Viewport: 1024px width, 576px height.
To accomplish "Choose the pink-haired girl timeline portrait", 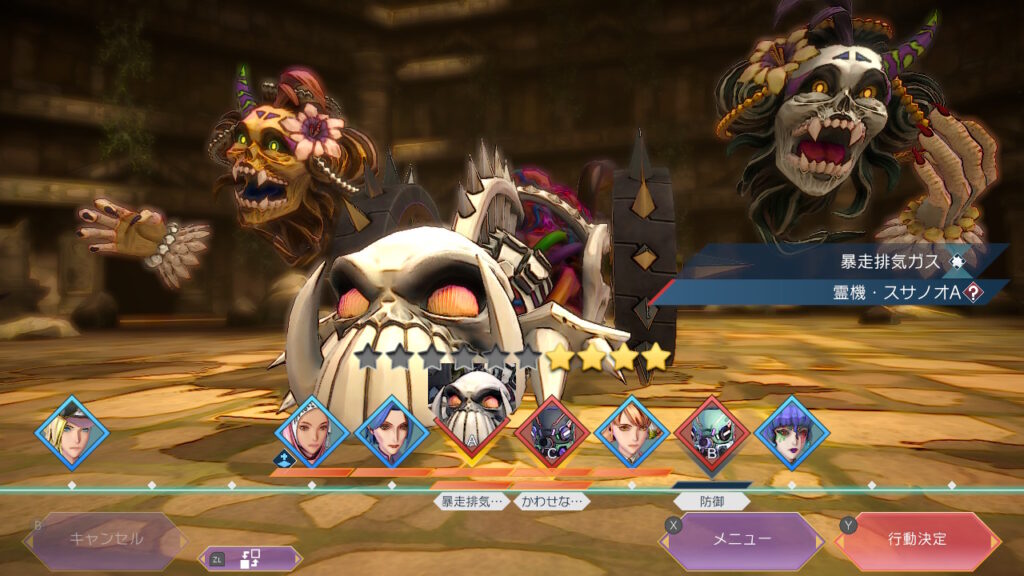I will click(311, 433).
